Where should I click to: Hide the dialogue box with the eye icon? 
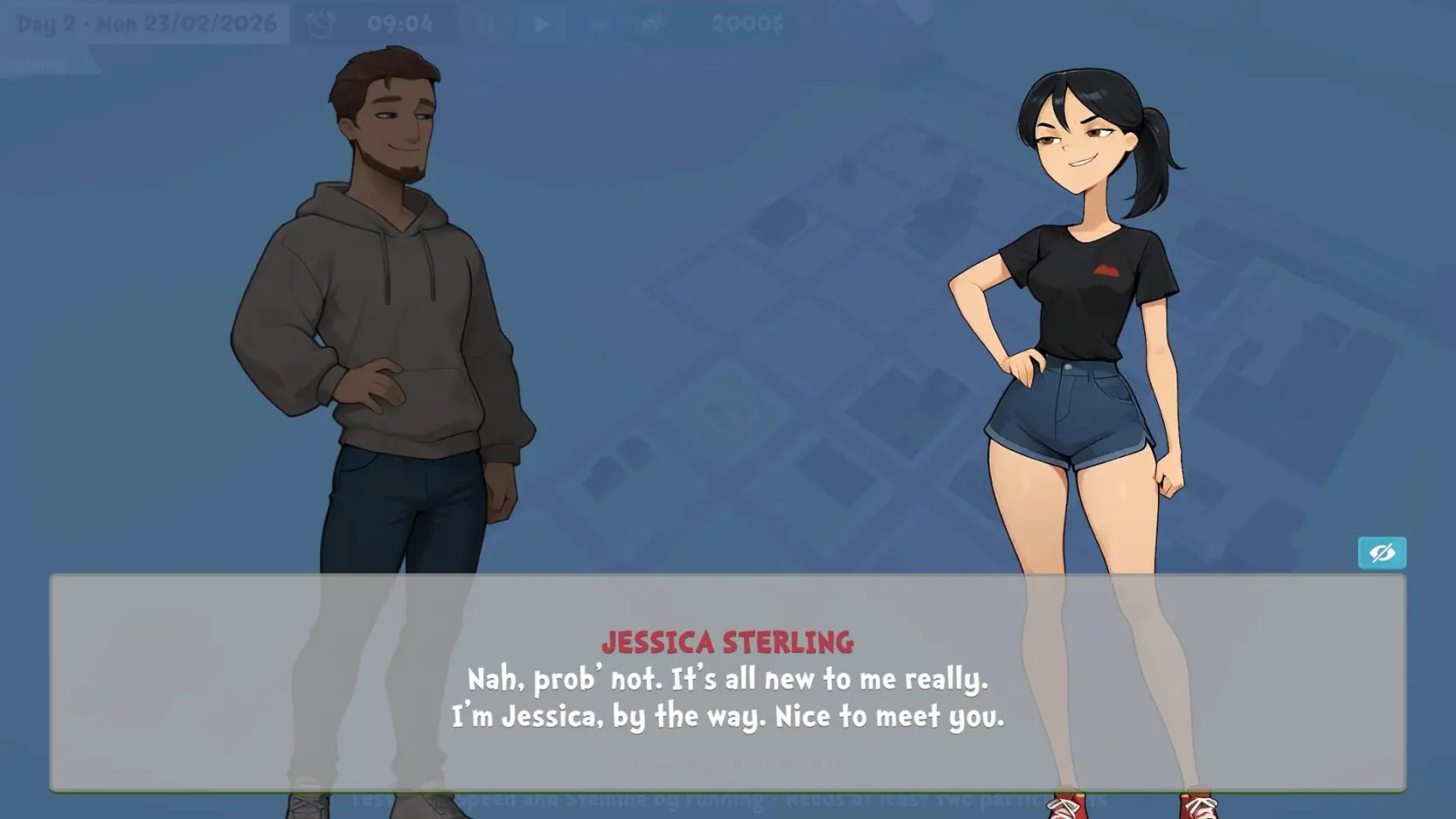point(1382,553)
